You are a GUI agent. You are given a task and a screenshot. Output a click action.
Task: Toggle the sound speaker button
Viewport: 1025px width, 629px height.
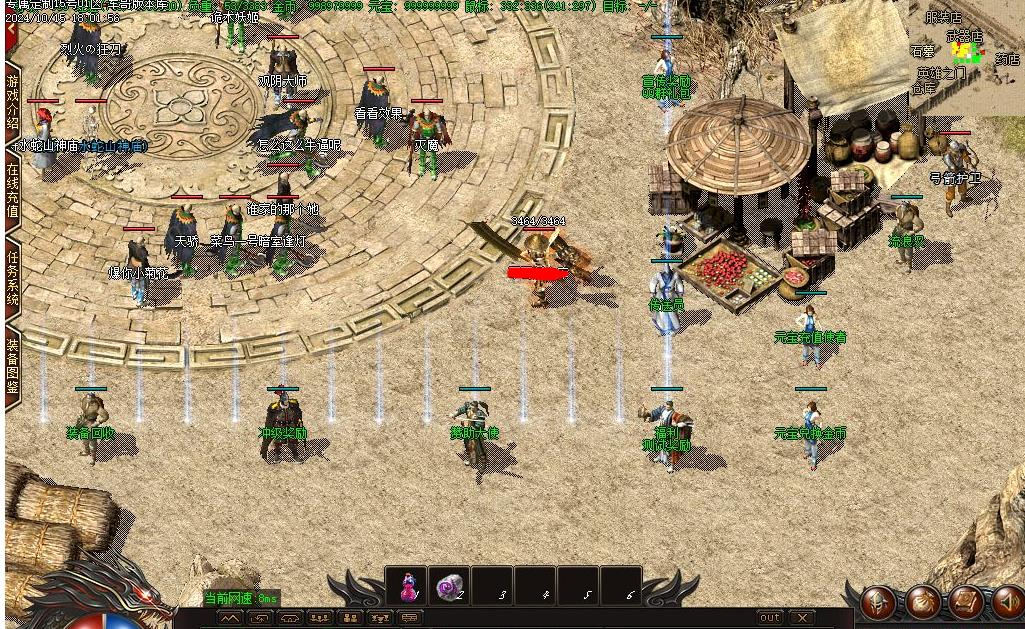pyautogui.click(x=1008, y=602)
